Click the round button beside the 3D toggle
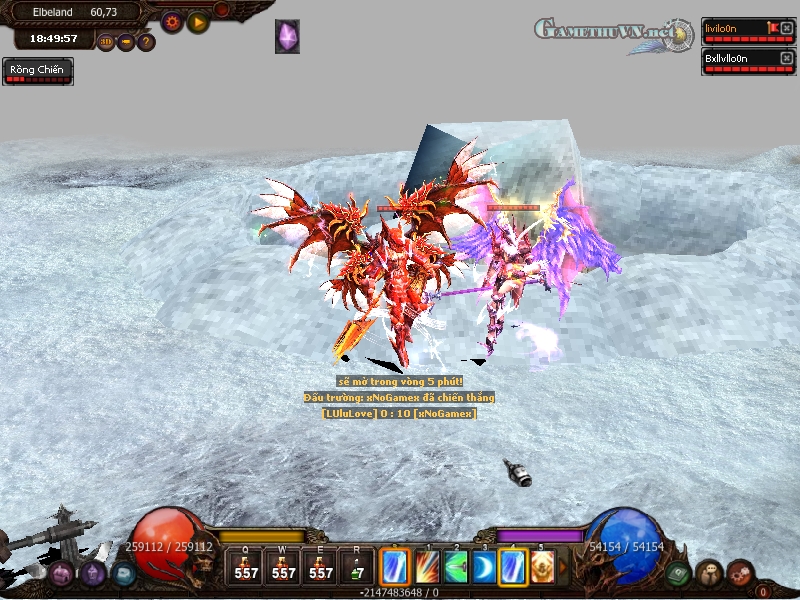This screenshot has width=800, height=600. click(126, 42)
